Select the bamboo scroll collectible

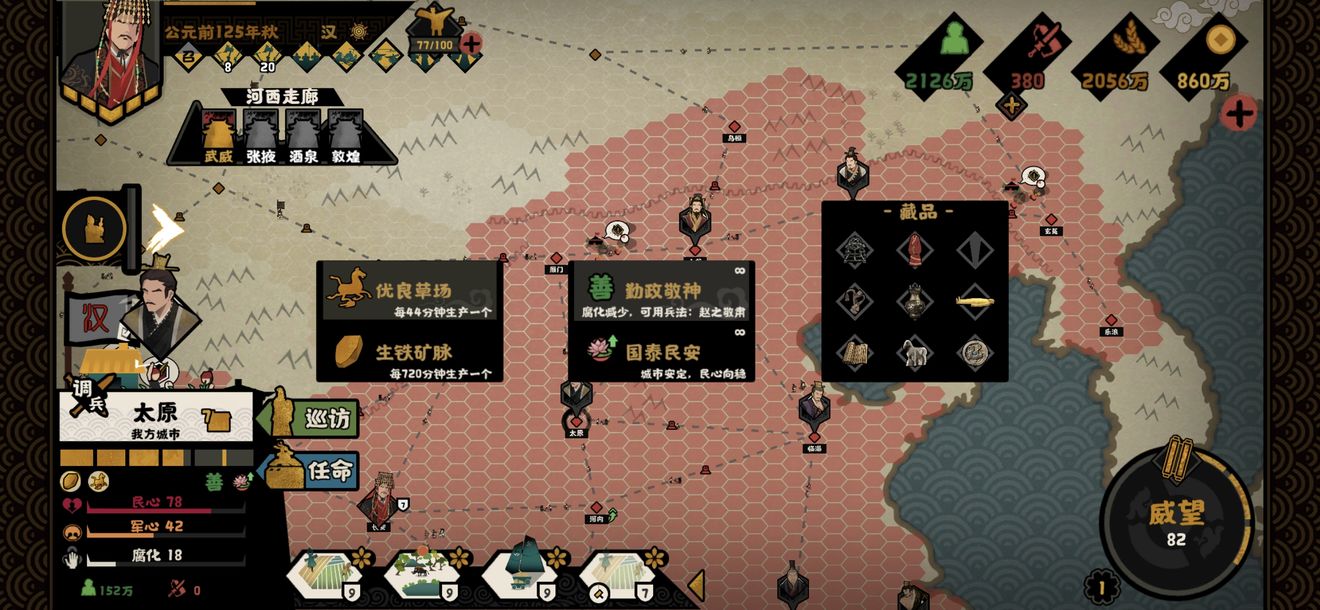[x=854, y=352]
